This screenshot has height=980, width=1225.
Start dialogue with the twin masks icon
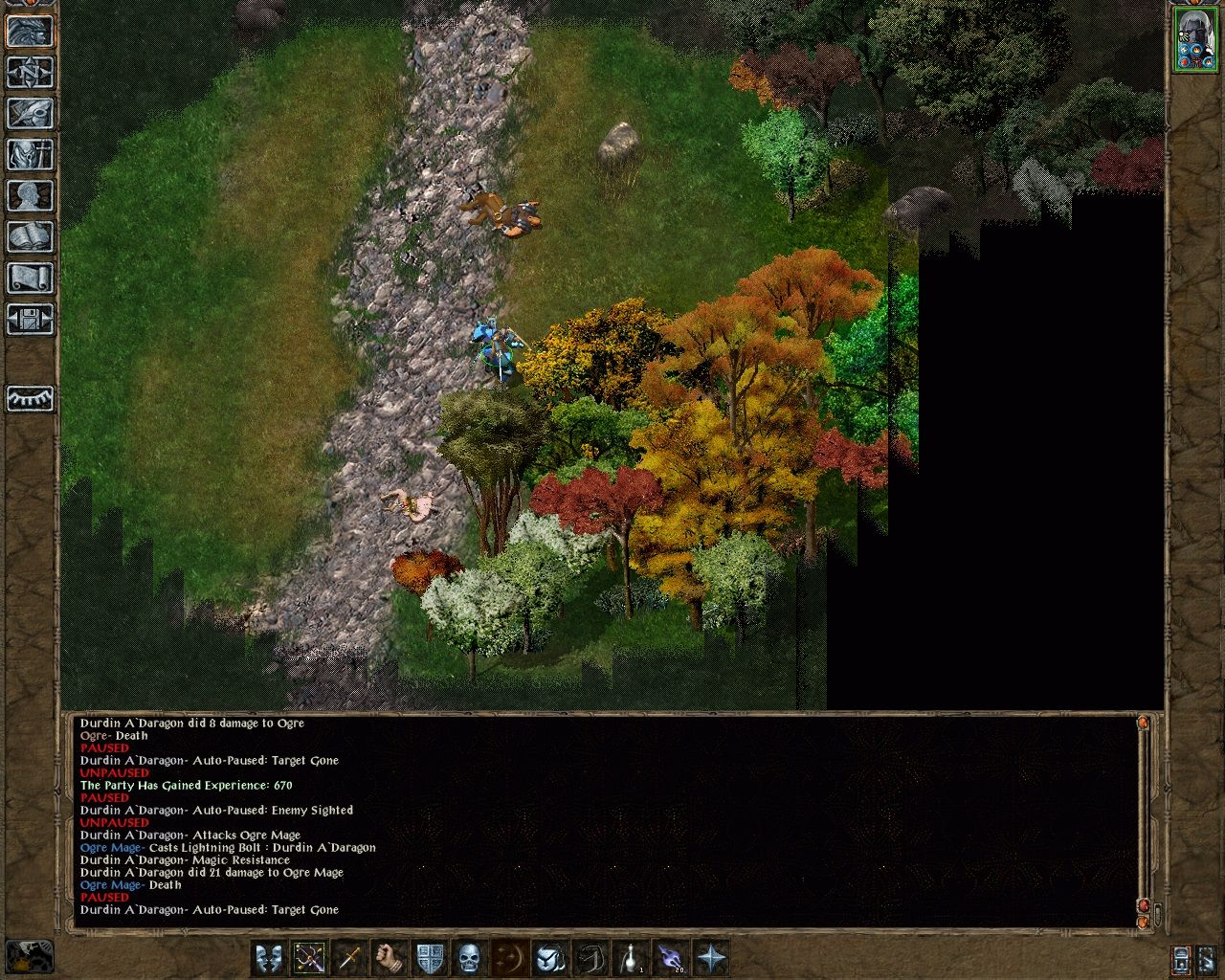pos(269,957)
